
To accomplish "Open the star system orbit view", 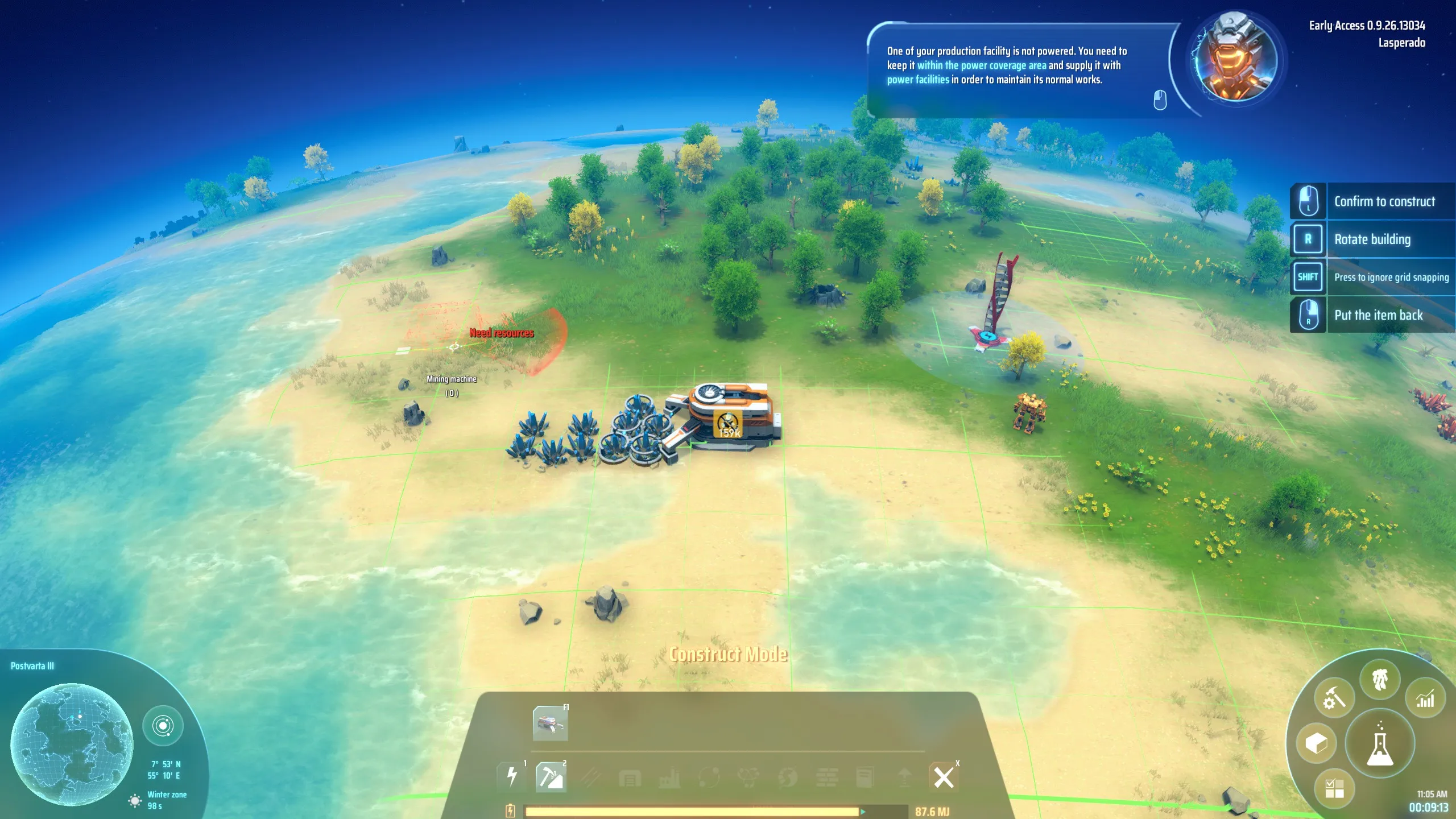I will click(163, 726).
